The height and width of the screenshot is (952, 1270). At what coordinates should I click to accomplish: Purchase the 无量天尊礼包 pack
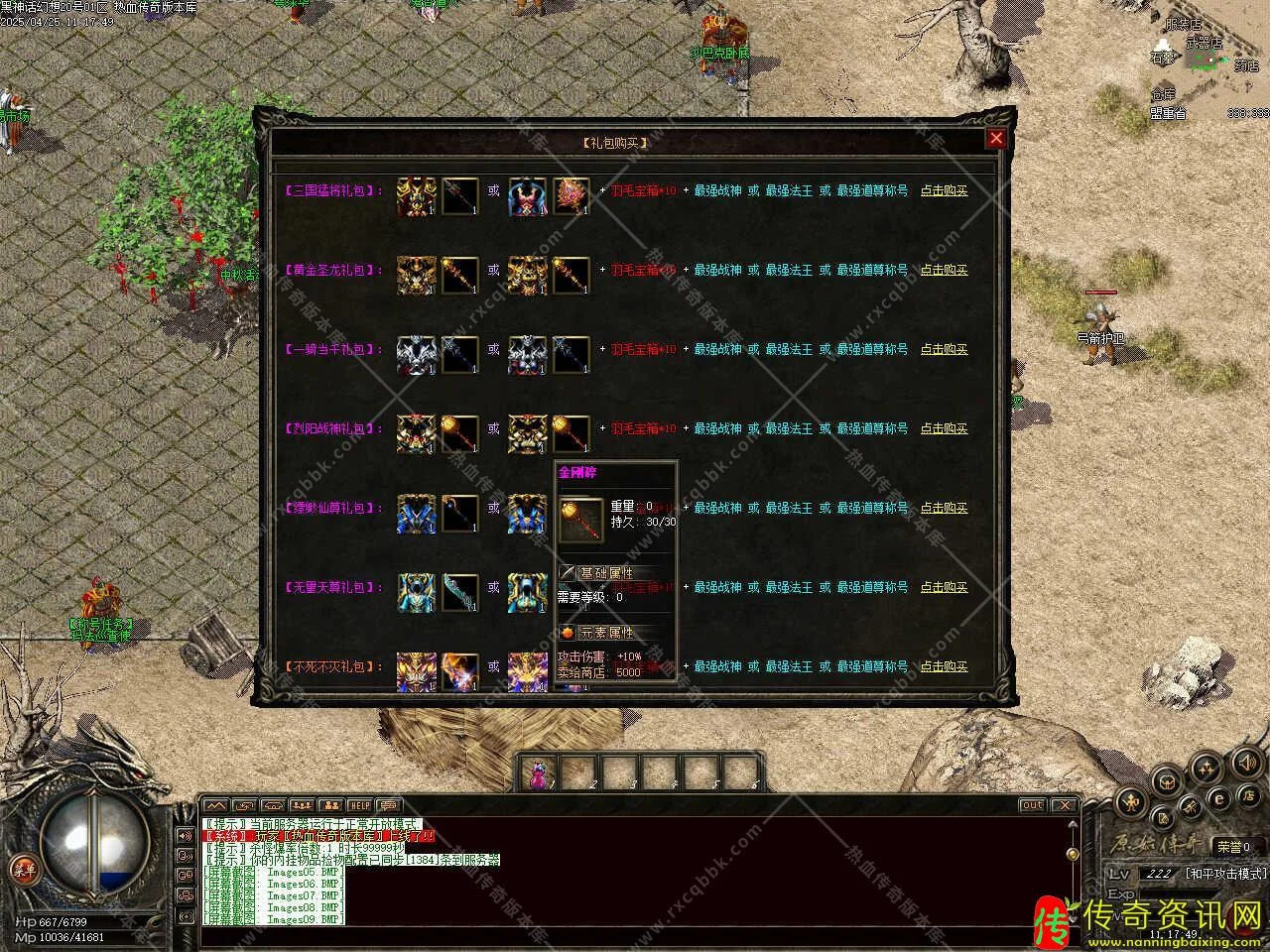coord(944,587)
